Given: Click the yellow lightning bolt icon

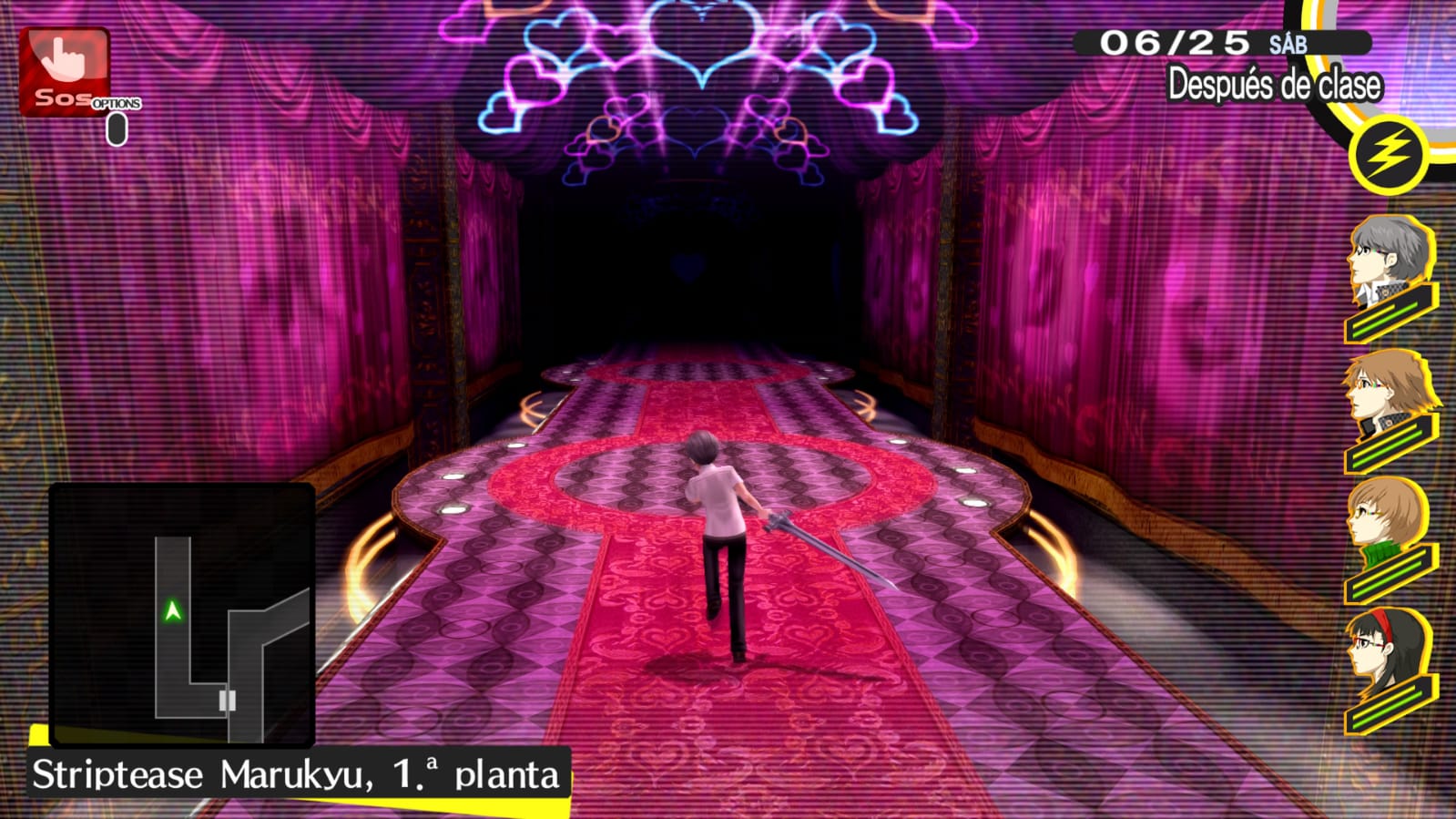Looking at the screenshot, I should coord(1388,155).
